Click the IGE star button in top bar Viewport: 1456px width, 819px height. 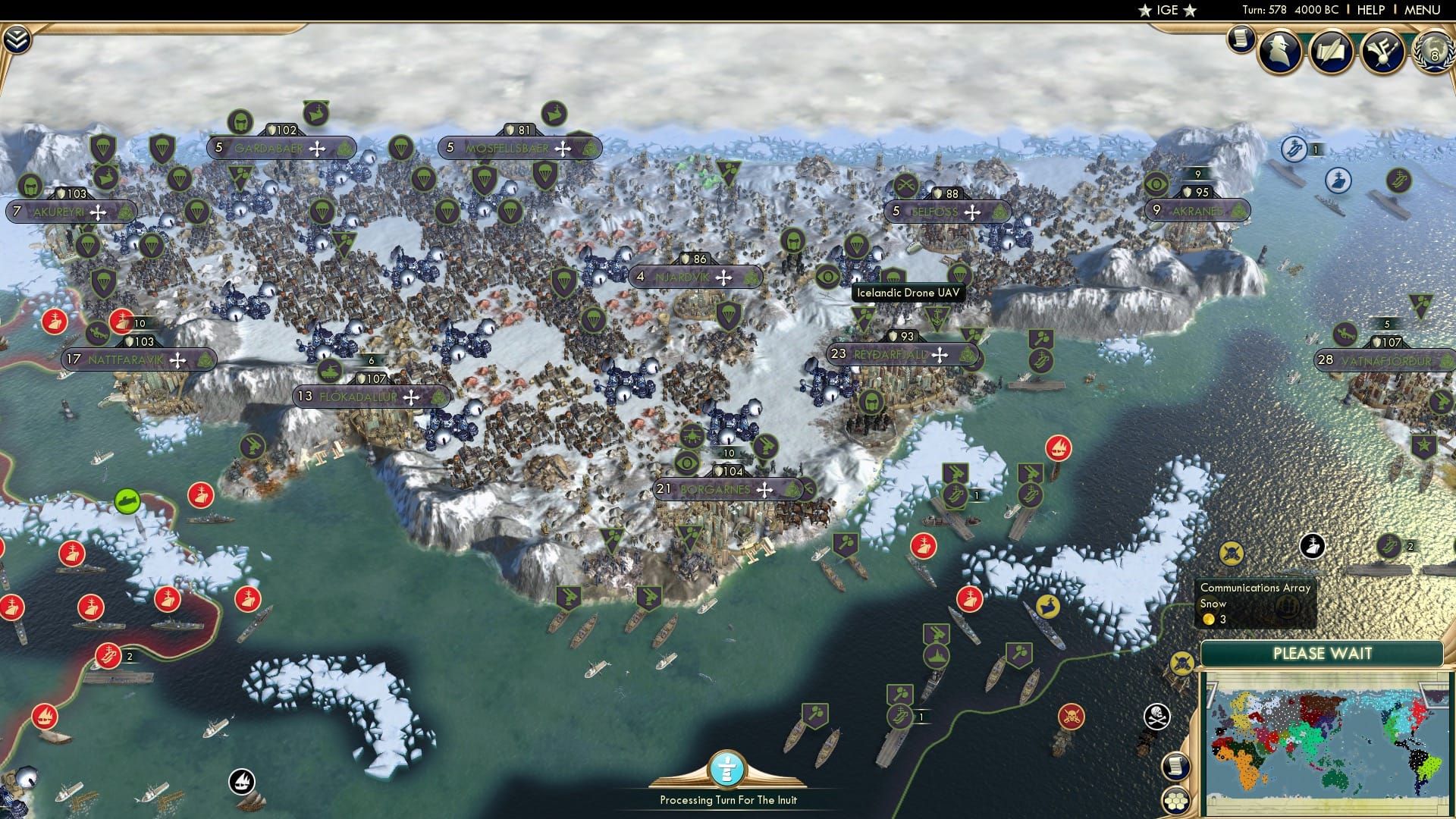coord(1166,10)
